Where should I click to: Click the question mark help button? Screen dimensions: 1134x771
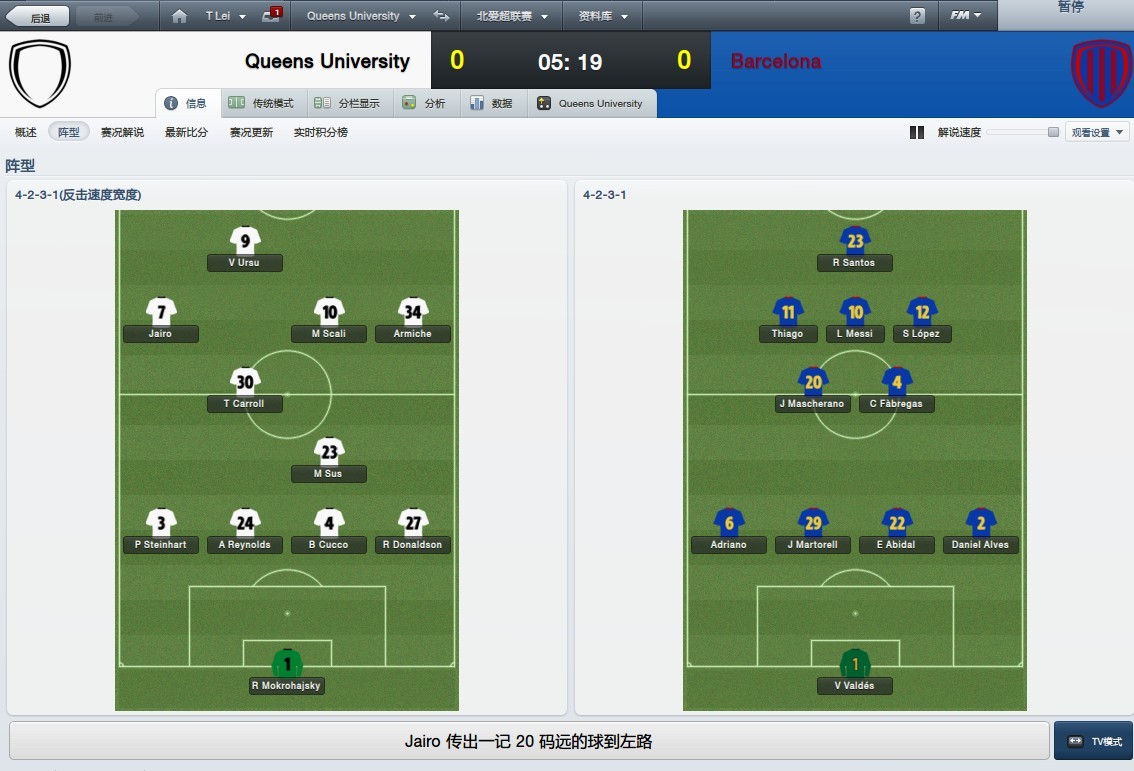point(917,16)
